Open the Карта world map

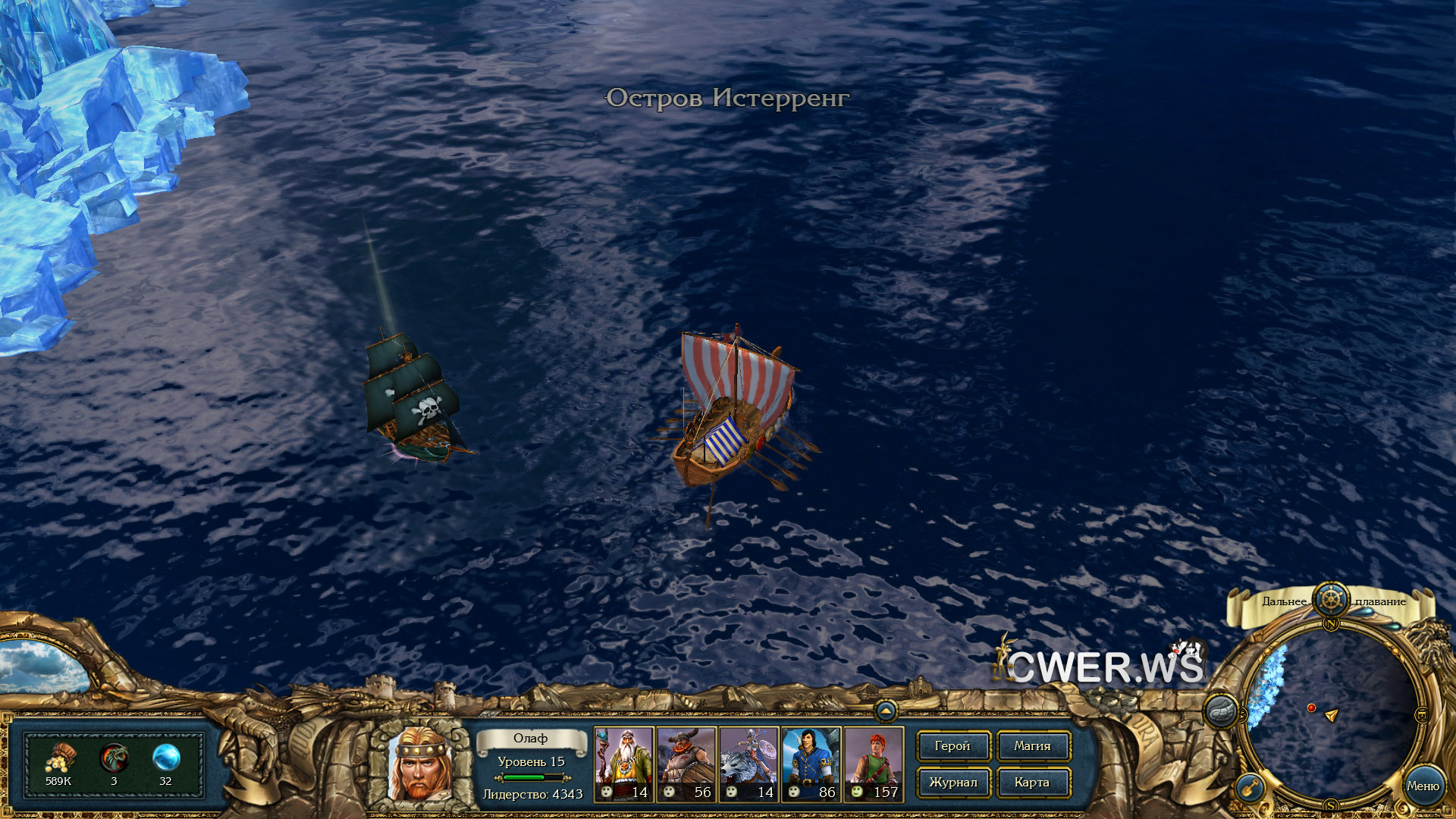(x=1032, y=783)
